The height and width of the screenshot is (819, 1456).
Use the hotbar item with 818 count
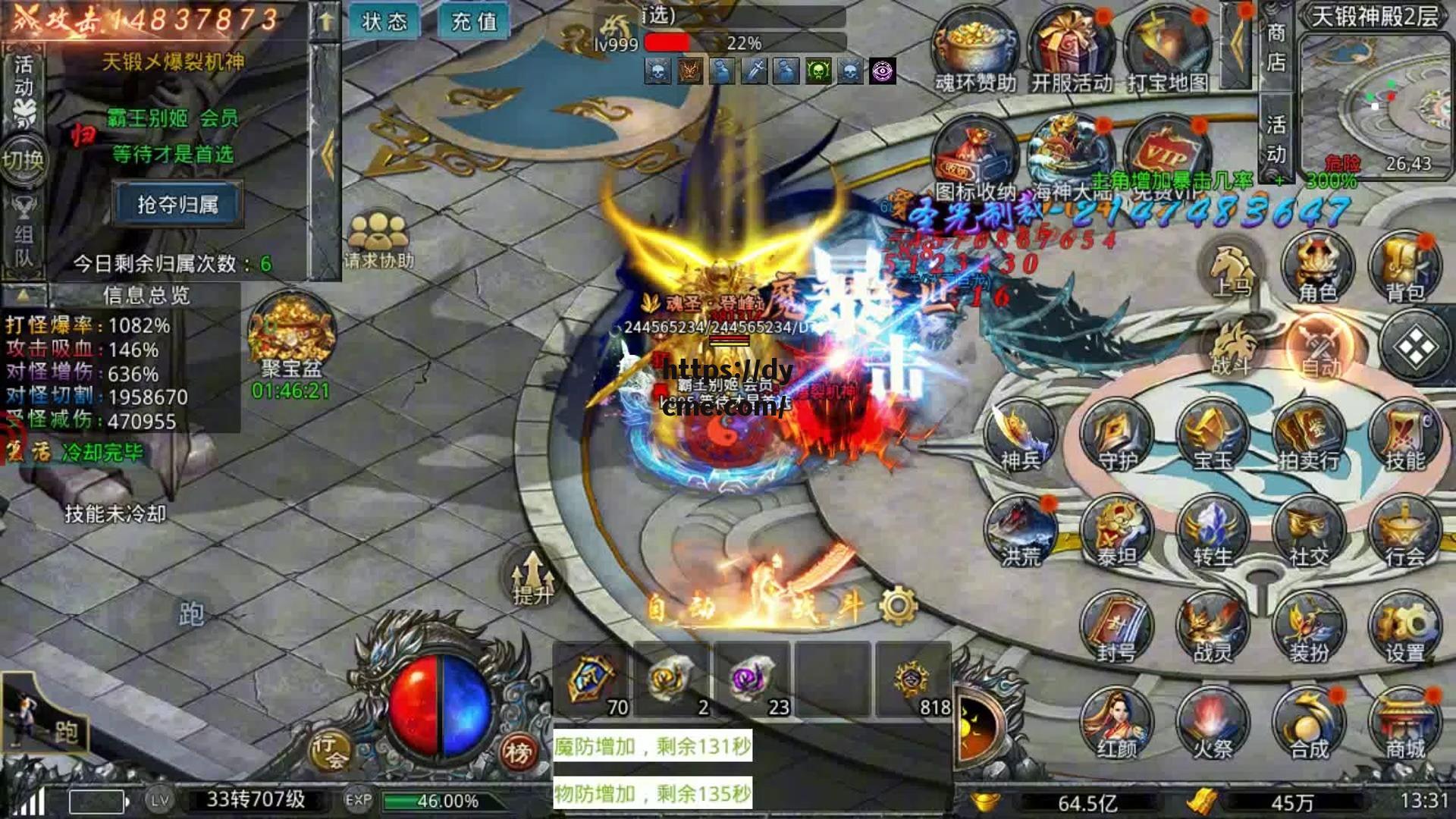(x=913, y=680)
